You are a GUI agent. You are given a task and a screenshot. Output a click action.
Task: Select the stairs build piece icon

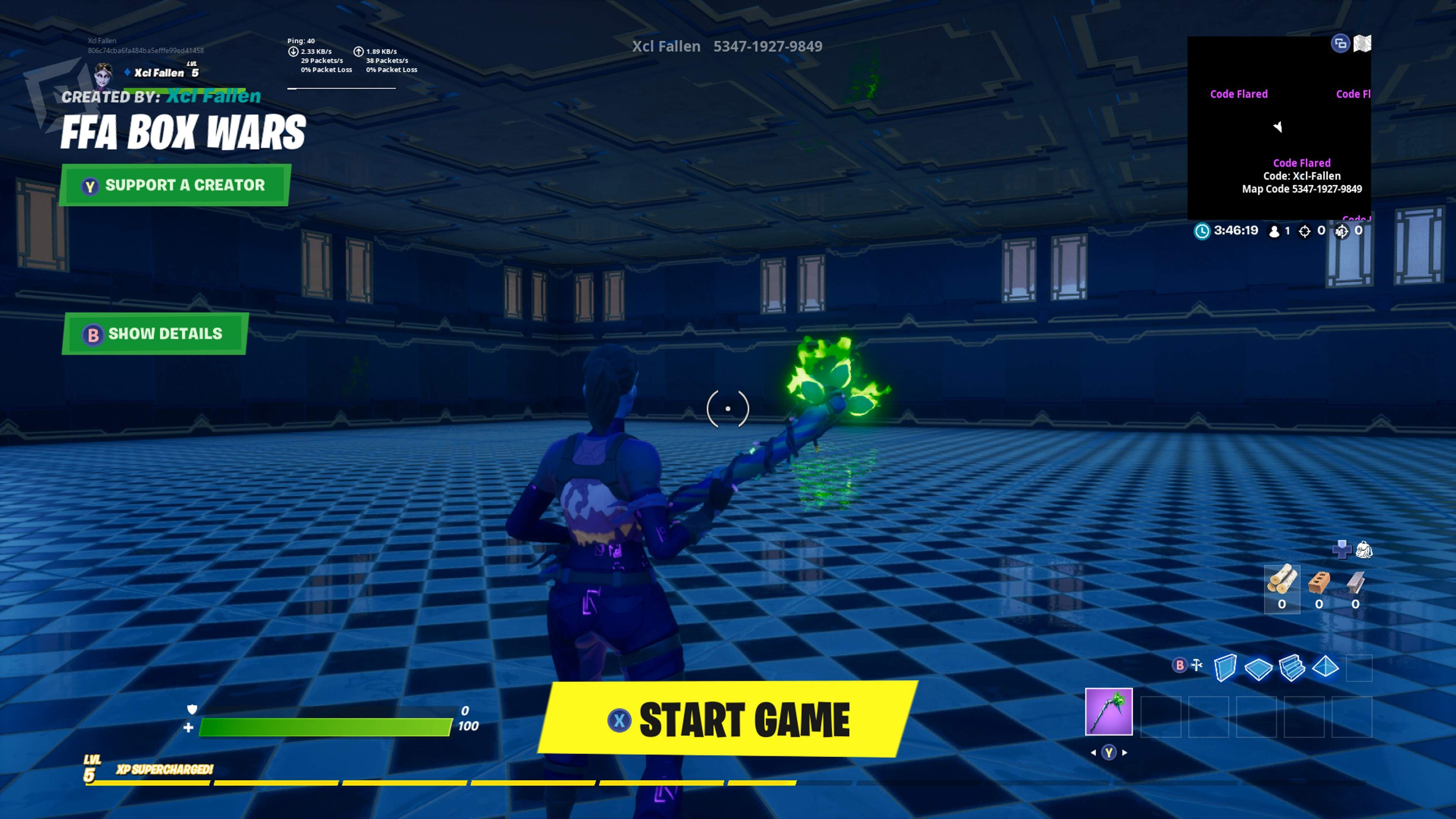[x=1291, y=668]
